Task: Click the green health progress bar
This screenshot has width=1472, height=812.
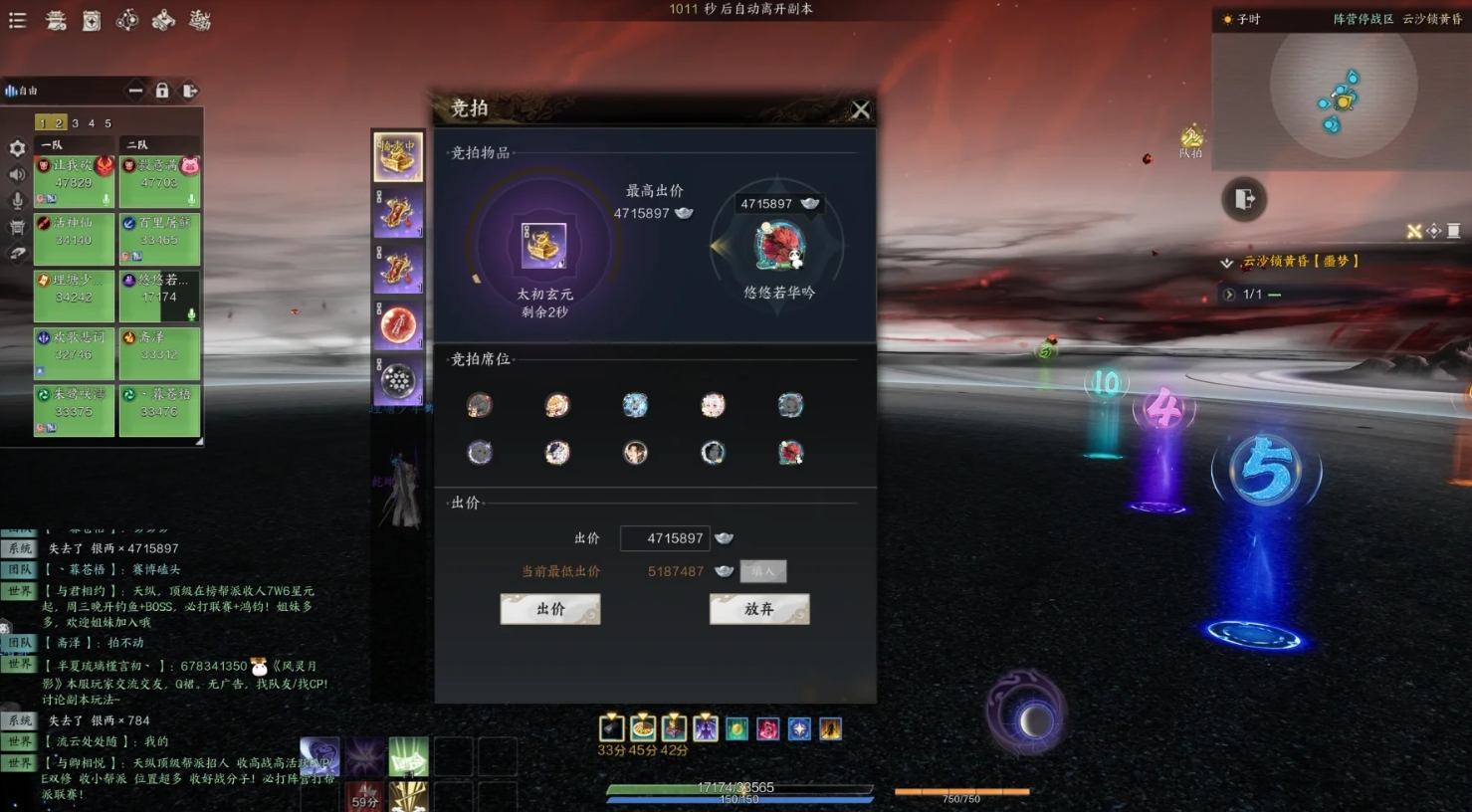Action: [736, 786]
